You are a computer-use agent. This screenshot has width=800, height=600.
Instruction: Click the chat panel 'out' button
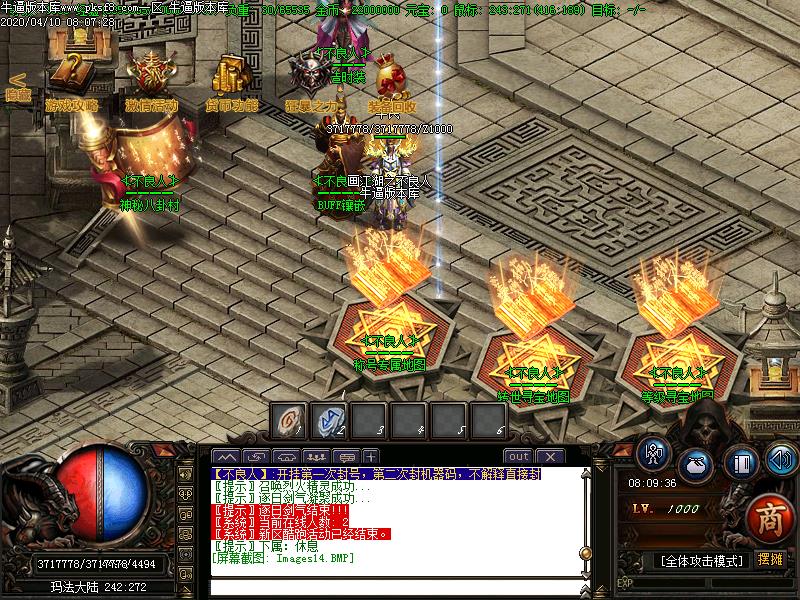[517, 457]
